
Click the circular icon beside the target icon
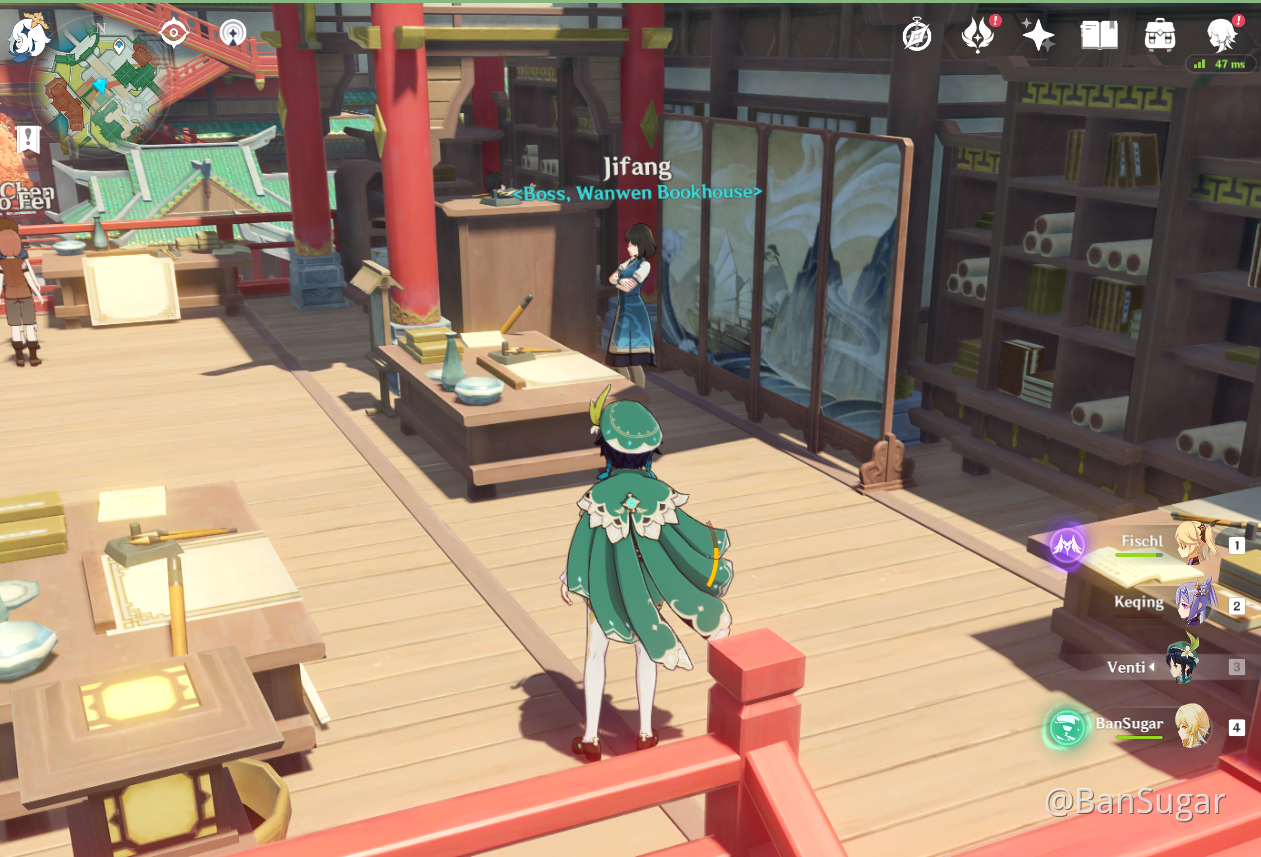[234, 33]
